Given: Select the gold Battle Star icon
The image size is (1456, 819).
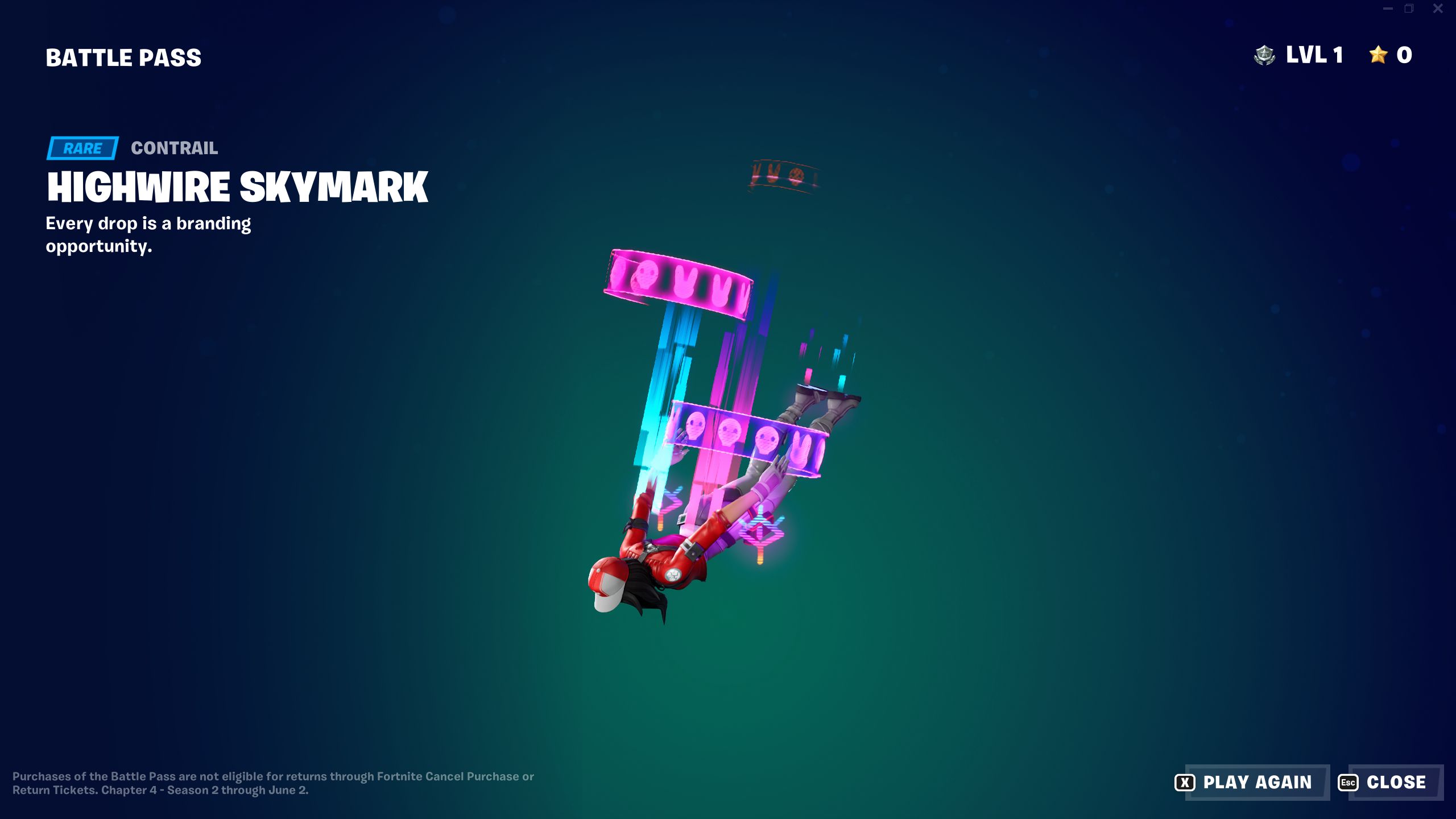Looking at the screenshot, I should click(1377, 55).
